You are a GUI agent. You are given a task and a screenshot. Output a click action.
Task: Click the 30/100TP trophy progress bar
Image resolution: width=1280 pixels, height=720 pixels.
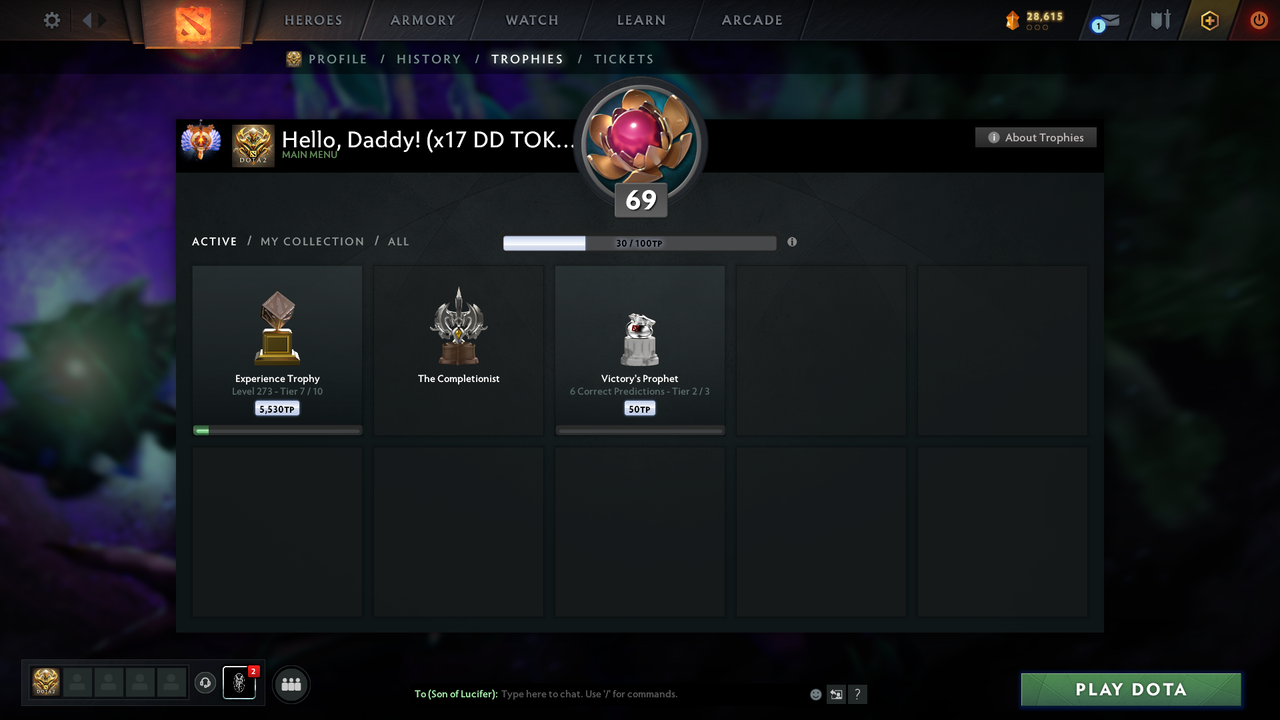tap(640, 242)
